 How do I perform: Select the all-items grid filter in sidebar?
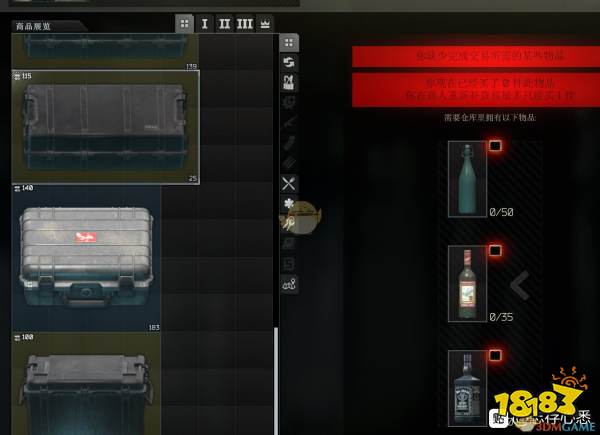[289, 42]
